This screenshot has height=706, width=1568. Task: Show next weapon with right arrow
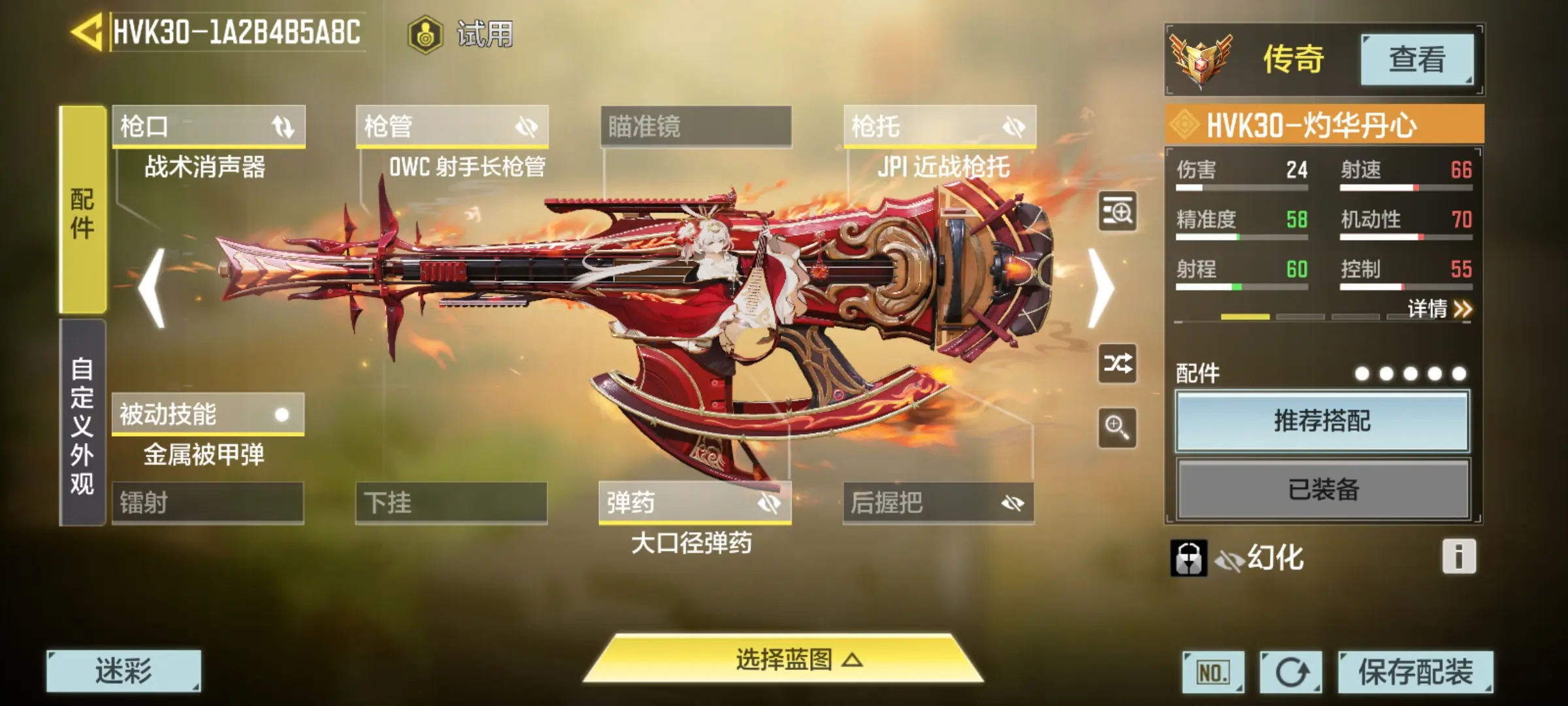click(x=1102, y=288)
